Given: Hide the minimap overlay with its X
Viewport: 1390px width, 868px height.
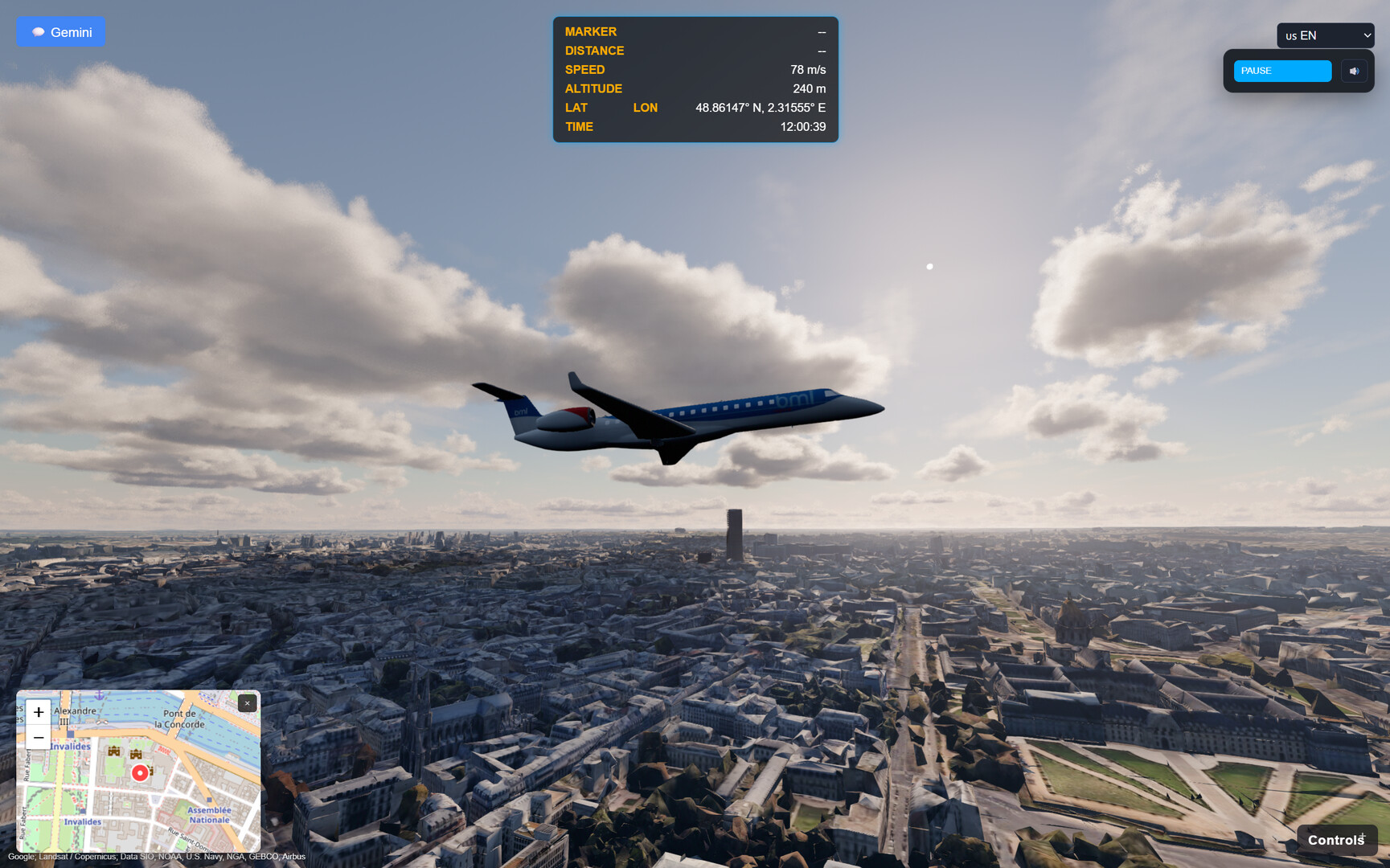Looking at the screenshot, I should click(247, 702).
